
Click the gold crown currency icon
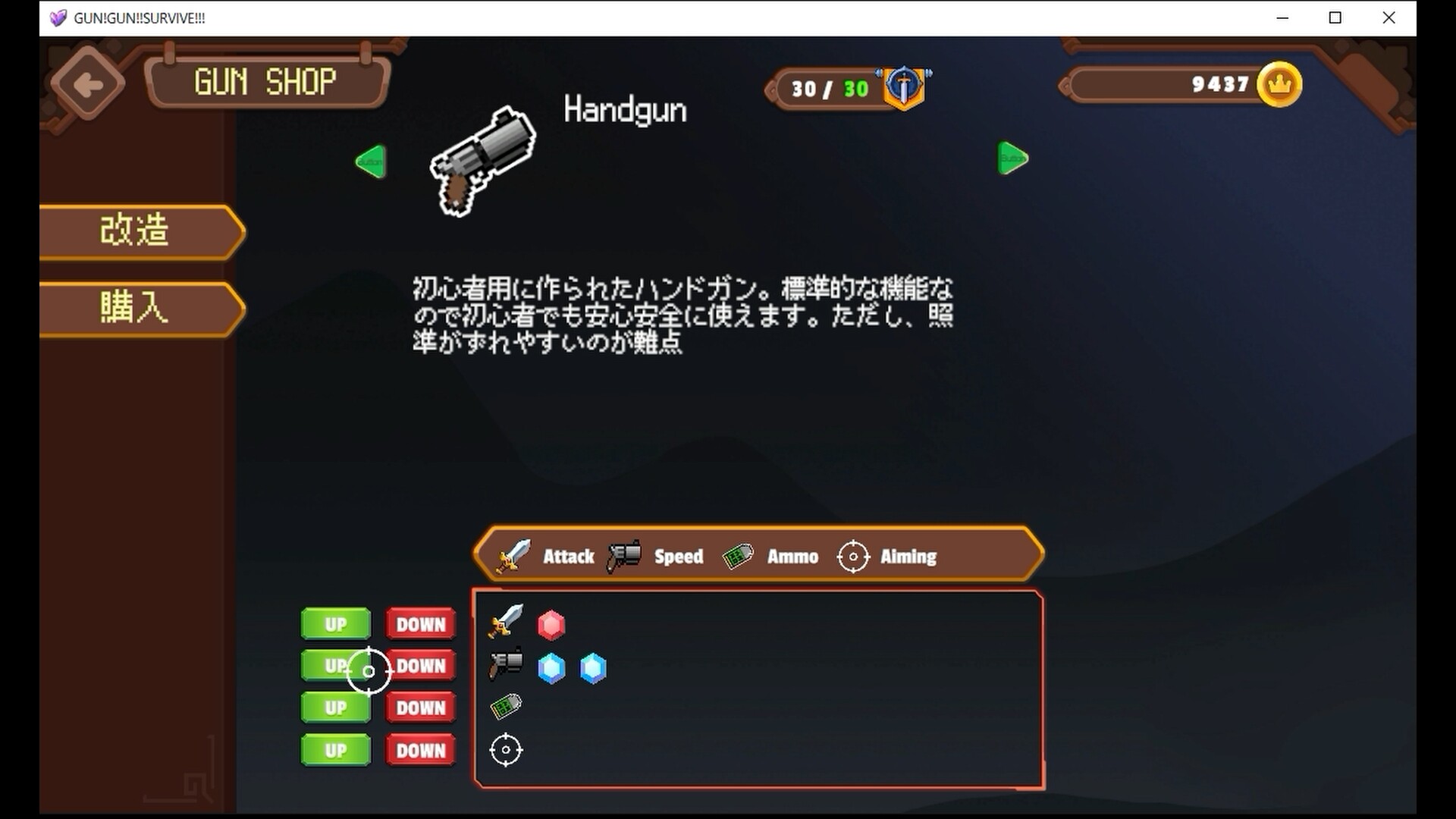click(x=1280, y=85)
